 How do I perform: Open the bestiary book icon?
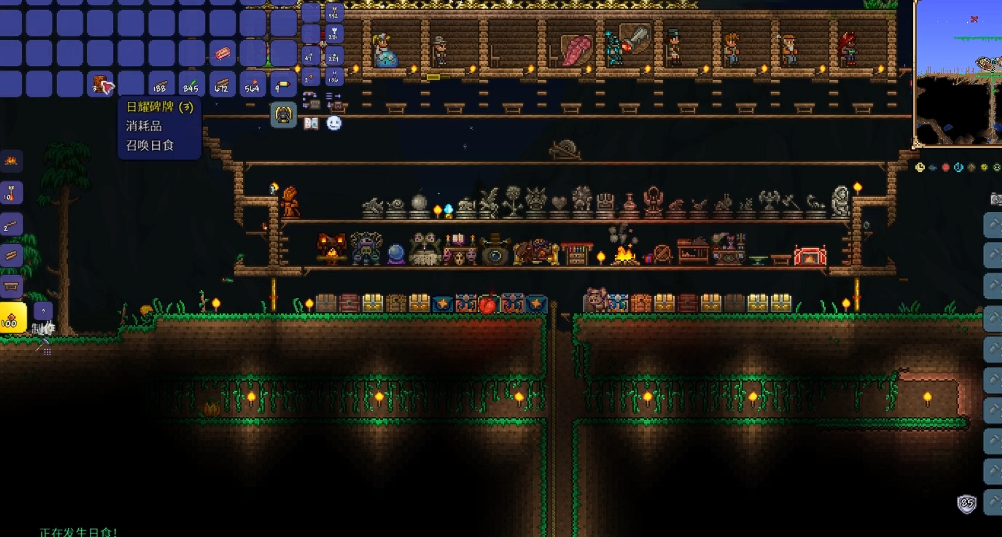(x=311, y=123)
